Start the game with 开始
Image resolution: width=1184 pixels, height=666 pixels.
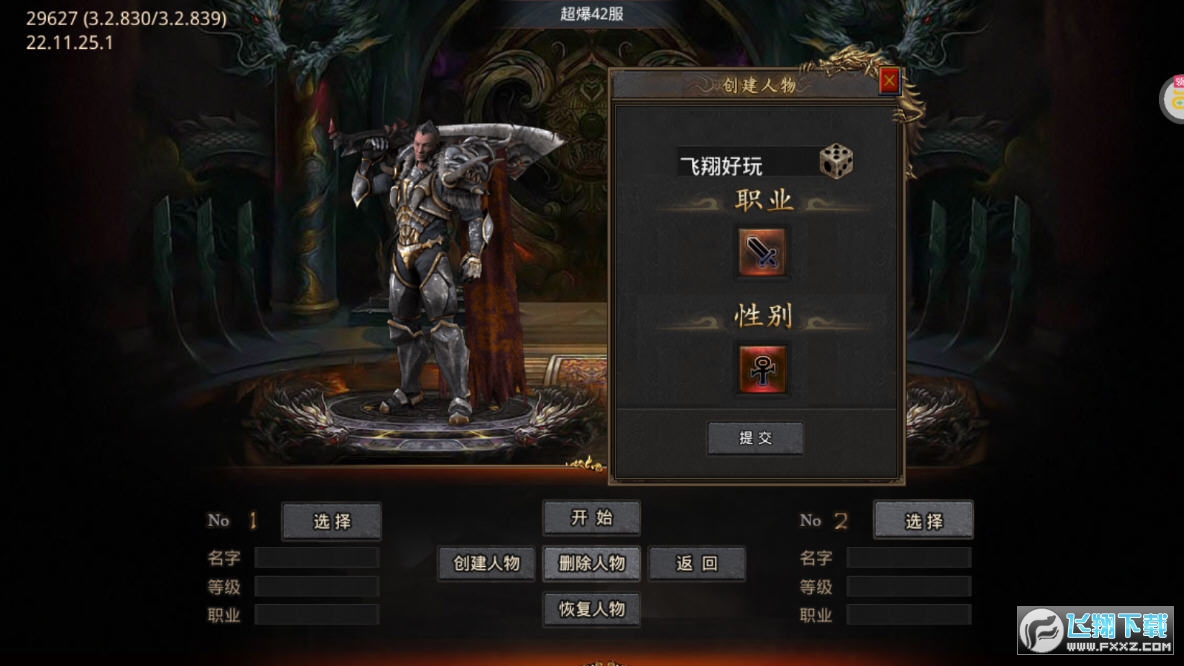[x=591, y=518]
